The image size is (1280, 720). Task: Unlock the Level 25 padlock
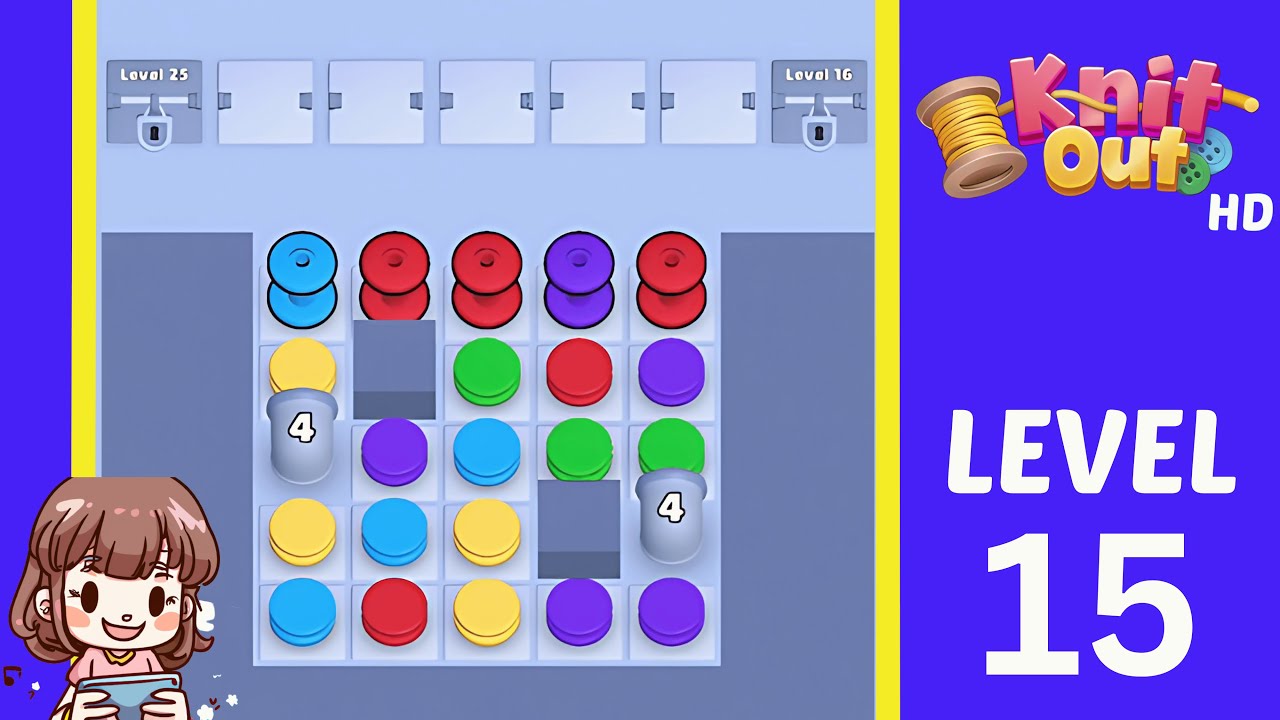153,131
